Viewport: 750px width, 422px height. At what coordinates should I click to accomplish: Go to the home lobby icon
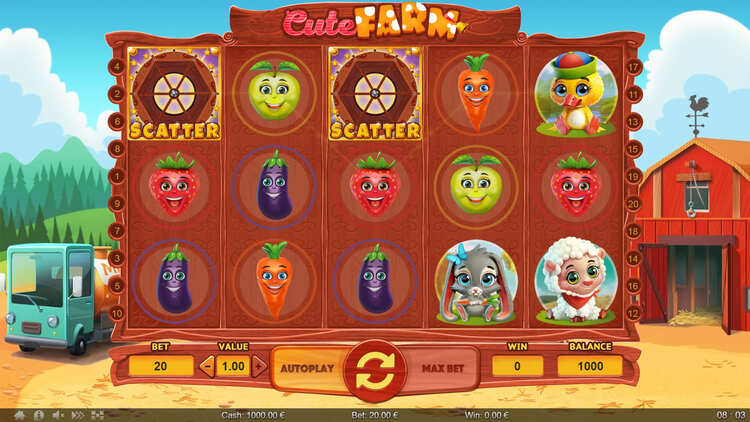click(19, 414)
